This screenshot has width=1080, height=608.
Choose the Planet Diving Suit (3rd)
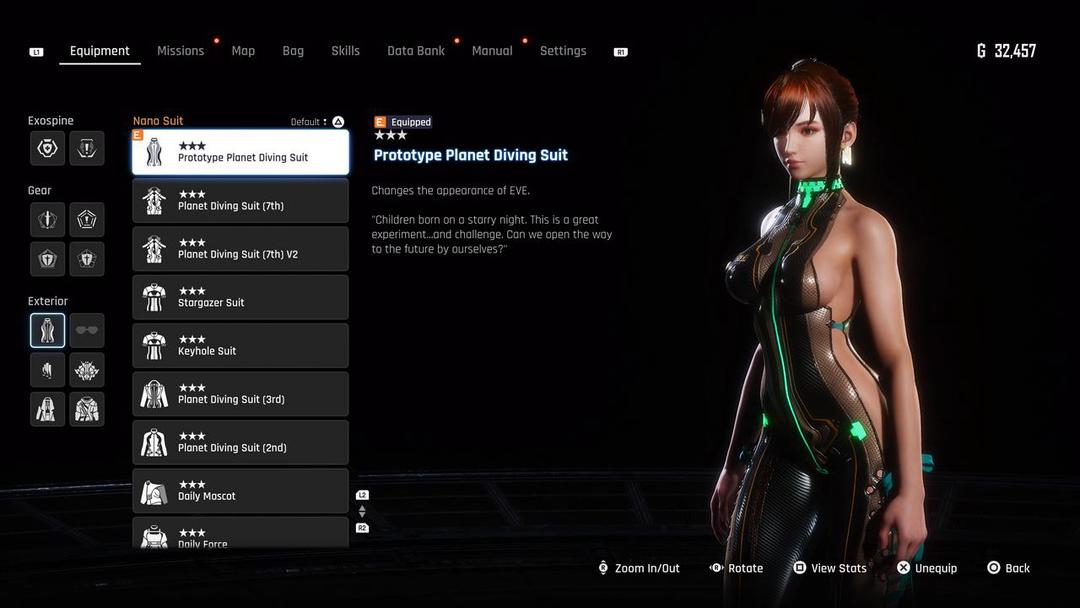(x=241, y=394)
